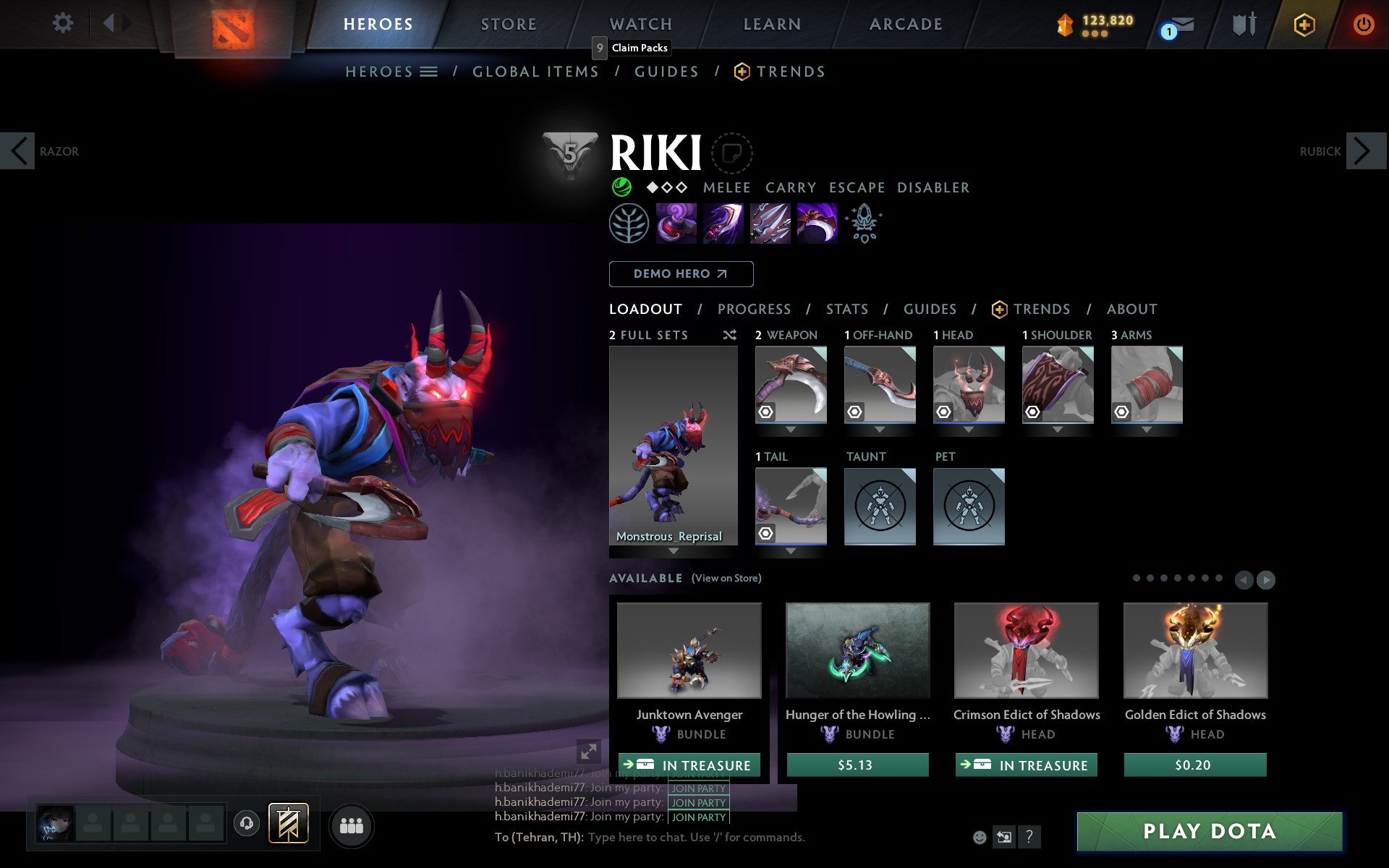Image resolution: width=1389 pixels, height=868 pixels.
Task: Expand the Weapon slot dropdown arrow
Action: [x=790, y=428]
